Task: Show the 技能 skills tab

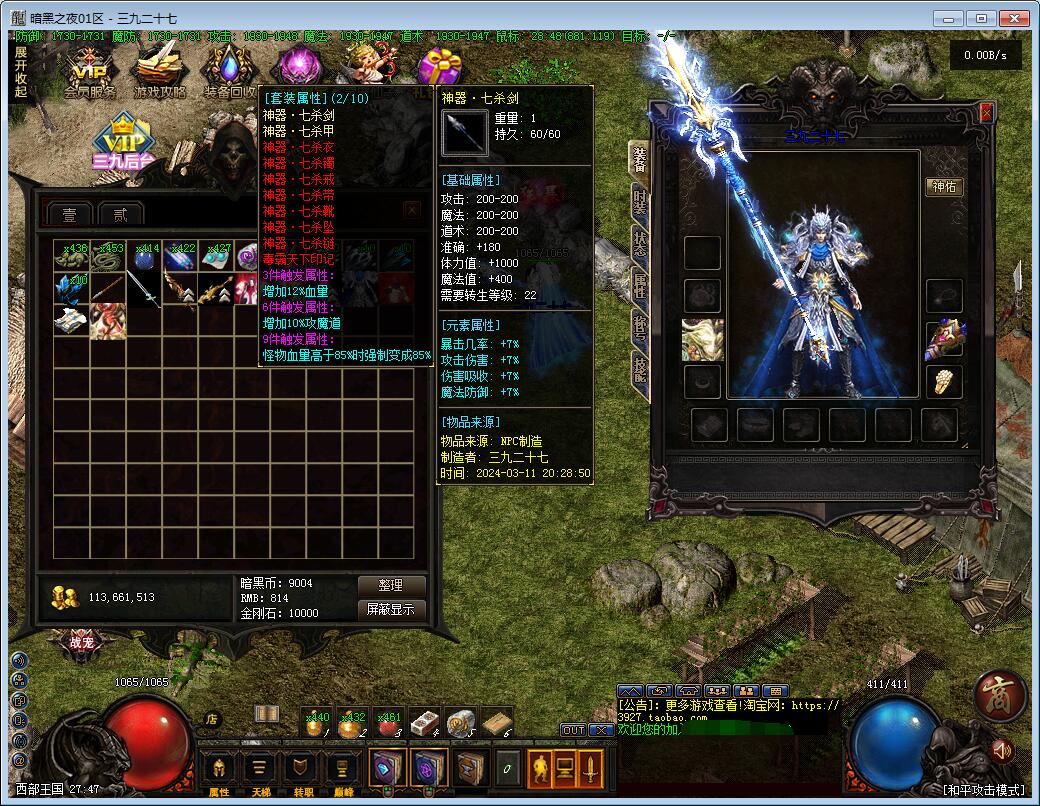Action: [639, 370]
